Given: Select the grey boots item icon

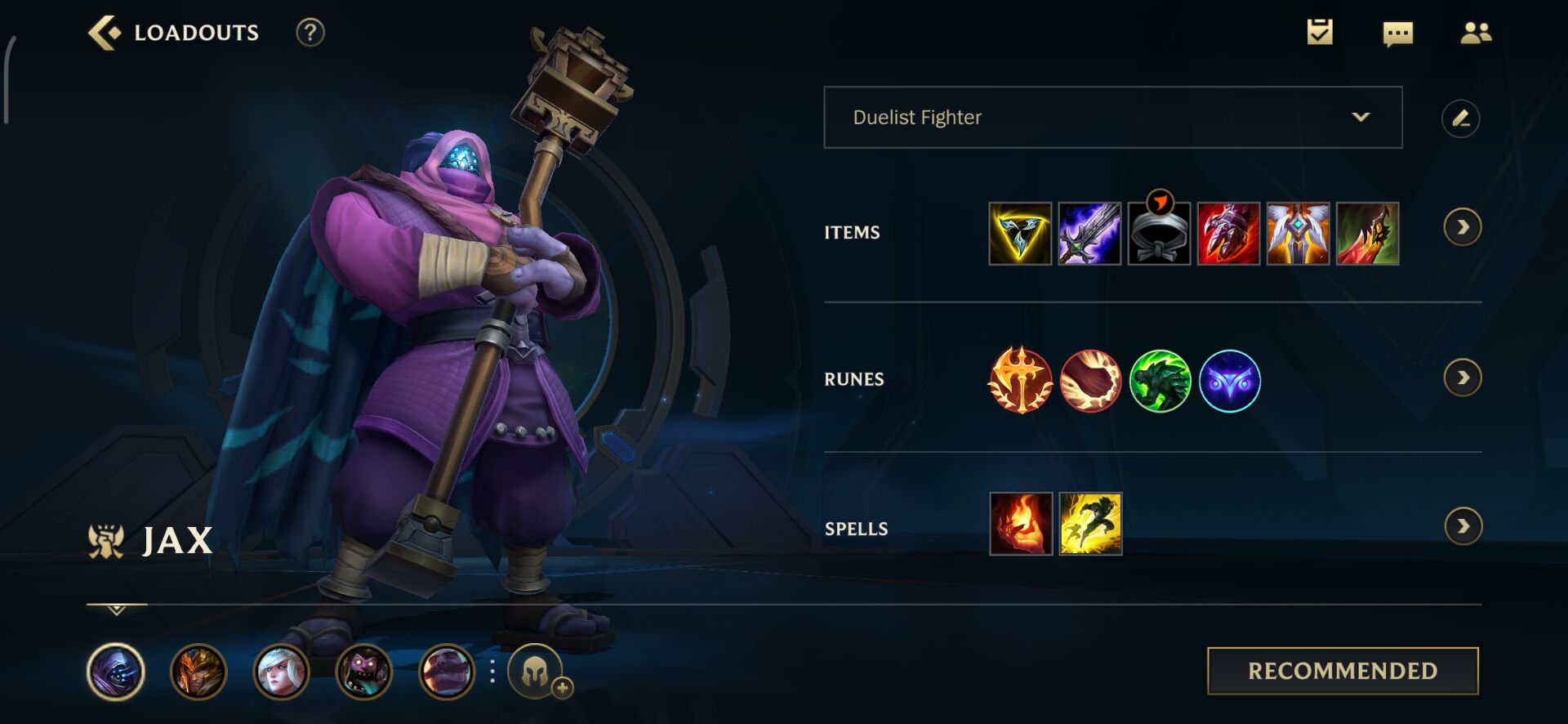Looking at the screenshot, I should click(x=1159, y=234).
